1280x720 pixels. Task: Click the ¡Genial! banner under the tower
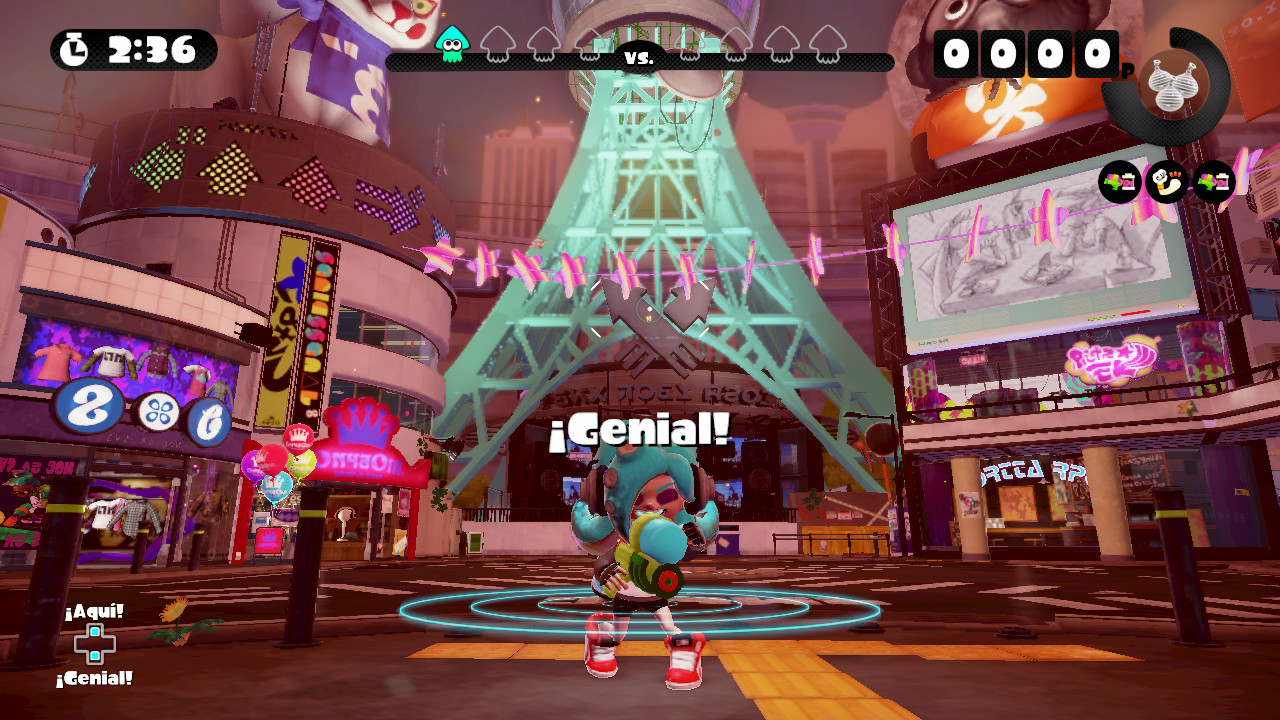(640, 430)
